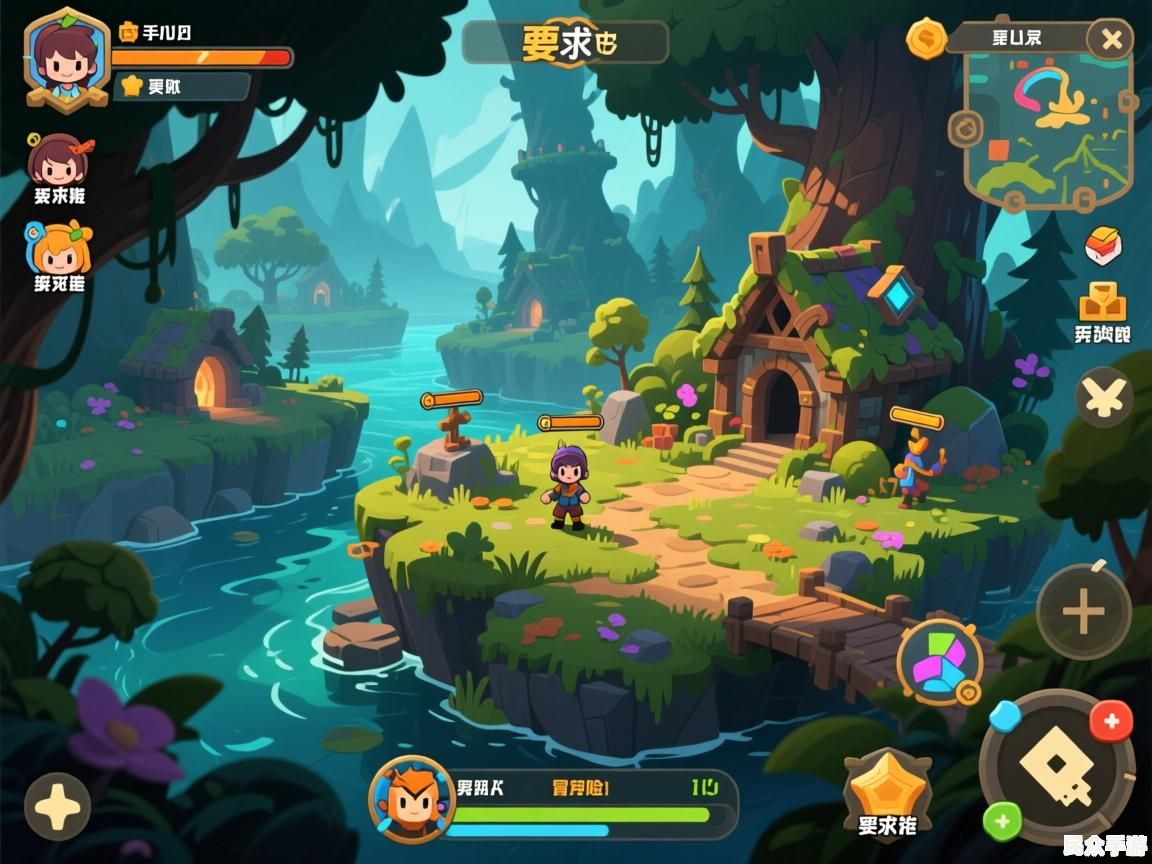Tap the large round plus button
Screen dimensions: 1152x864
pyautogui.click(x=1083, y=612)
